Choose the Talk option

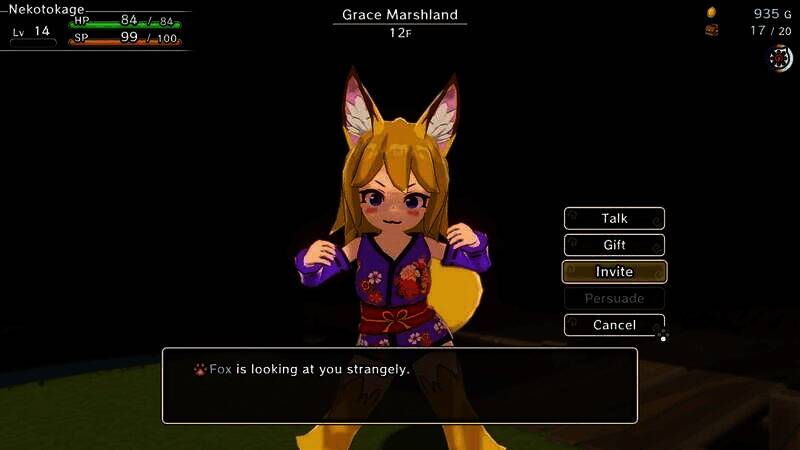(x=614, y=218)
